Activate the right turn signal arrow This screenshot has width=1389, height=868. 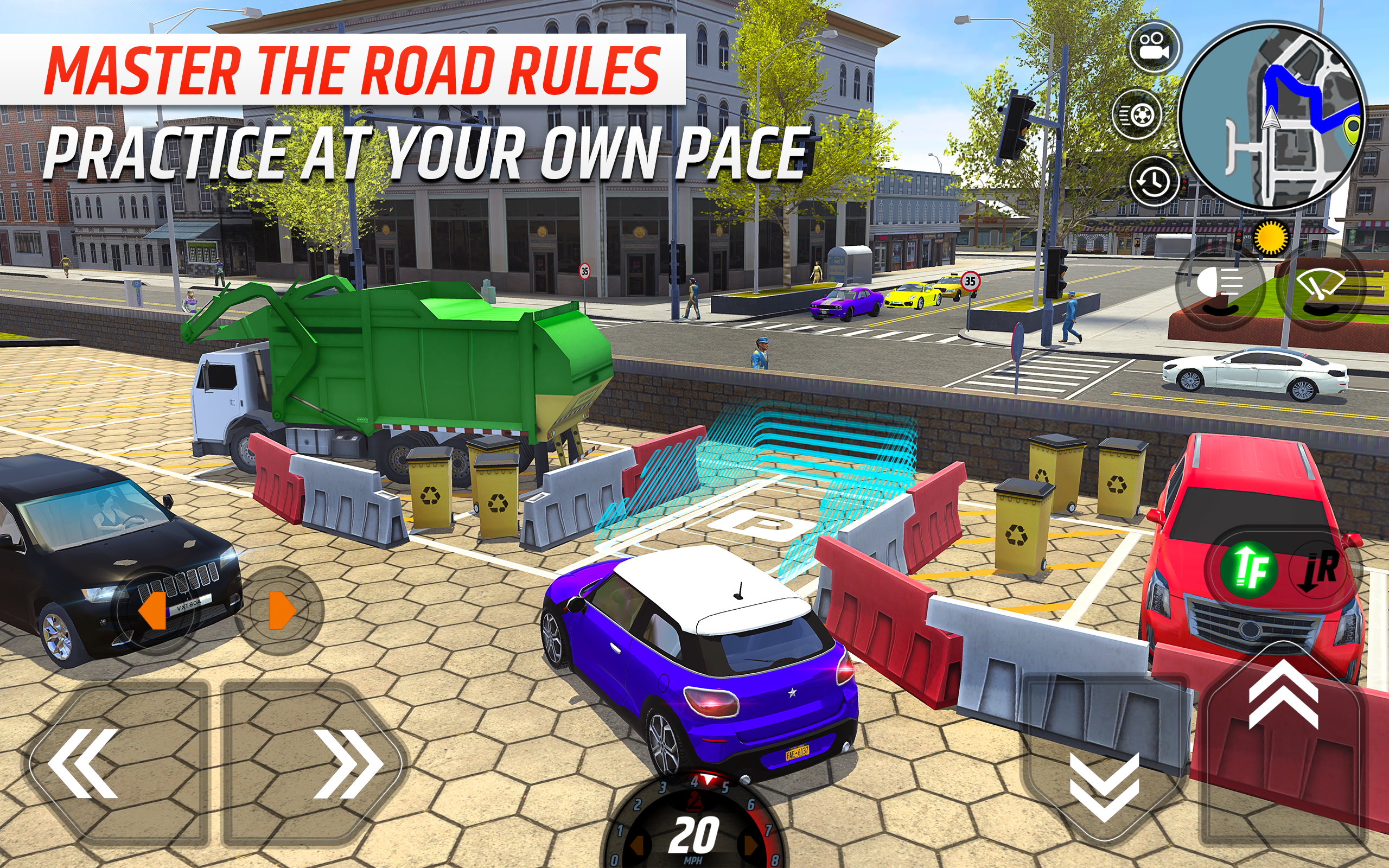click(x=280, y=611)
